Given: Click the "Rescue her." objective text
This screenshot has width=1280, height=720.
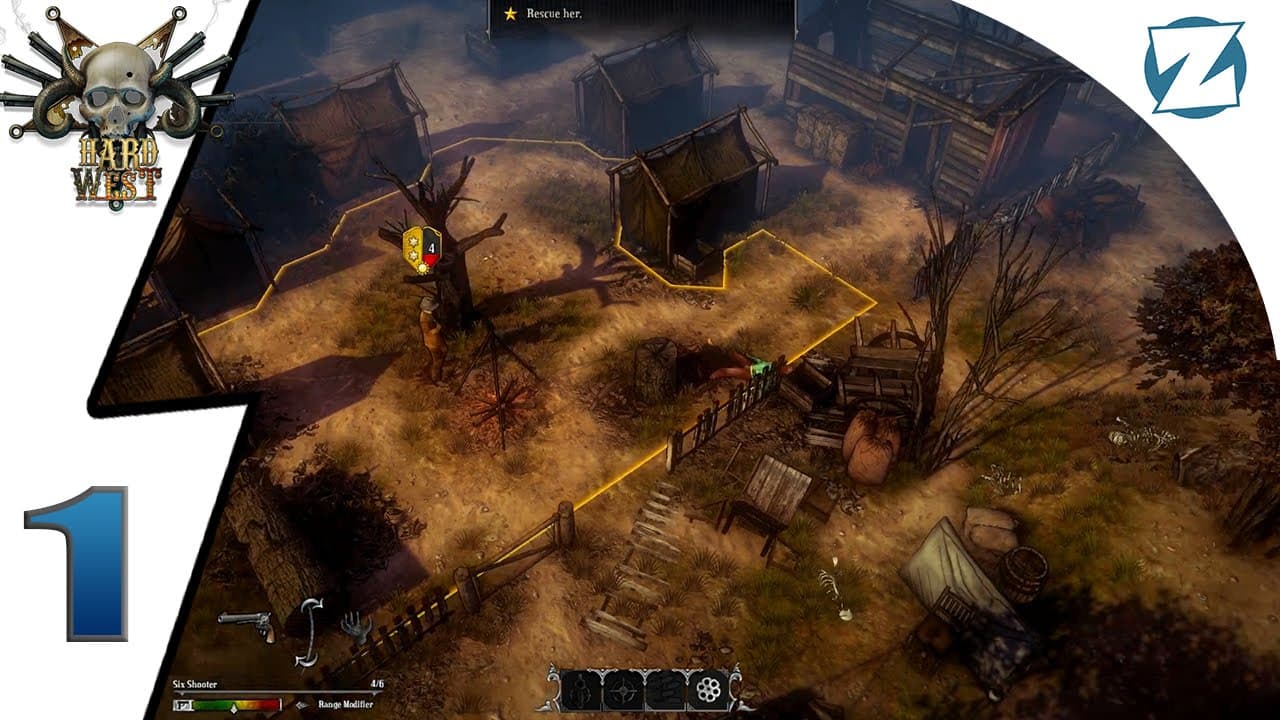Looking at the screenshot, I should click(x=555, y=15).
